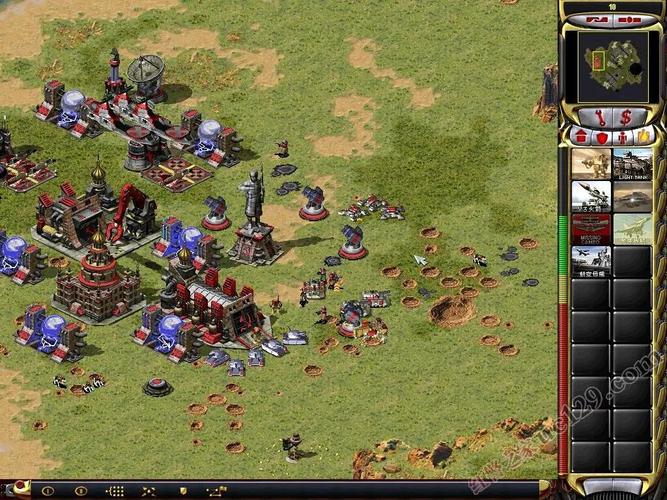Click the team 1 button on command bar

(47, 491)
